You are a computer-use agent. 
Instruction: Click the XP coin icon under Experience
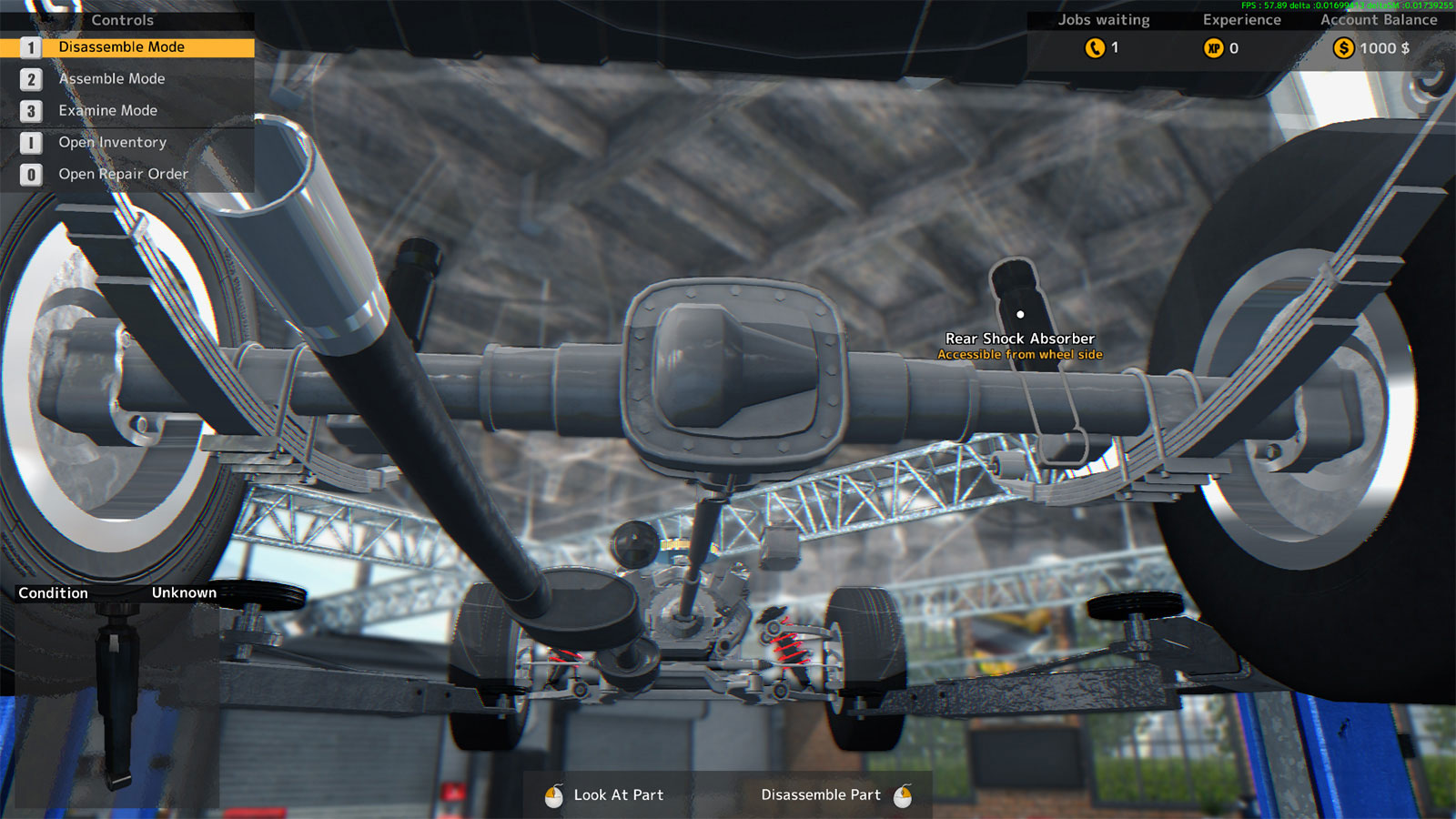pos(1214,48)
